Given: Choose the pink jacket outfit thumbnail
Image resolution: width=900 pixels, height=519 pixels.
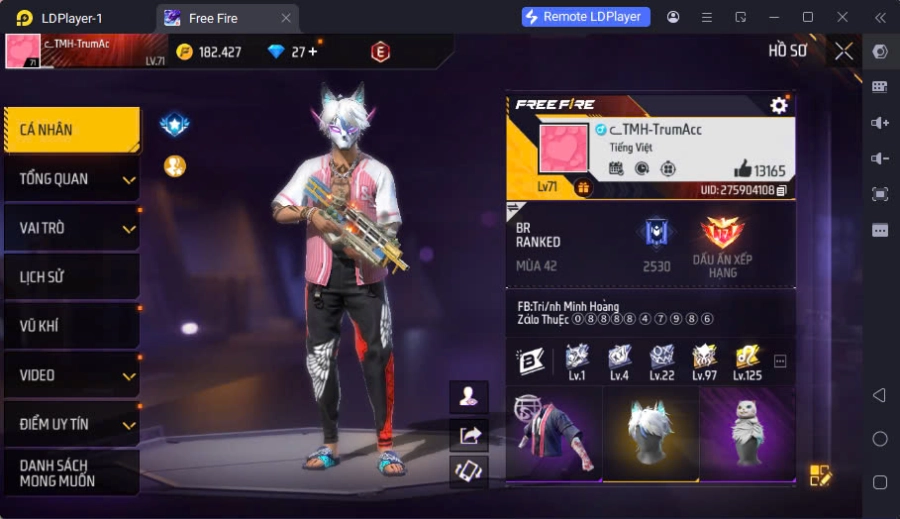Looking at the screenshot, I should coord(553,433).
